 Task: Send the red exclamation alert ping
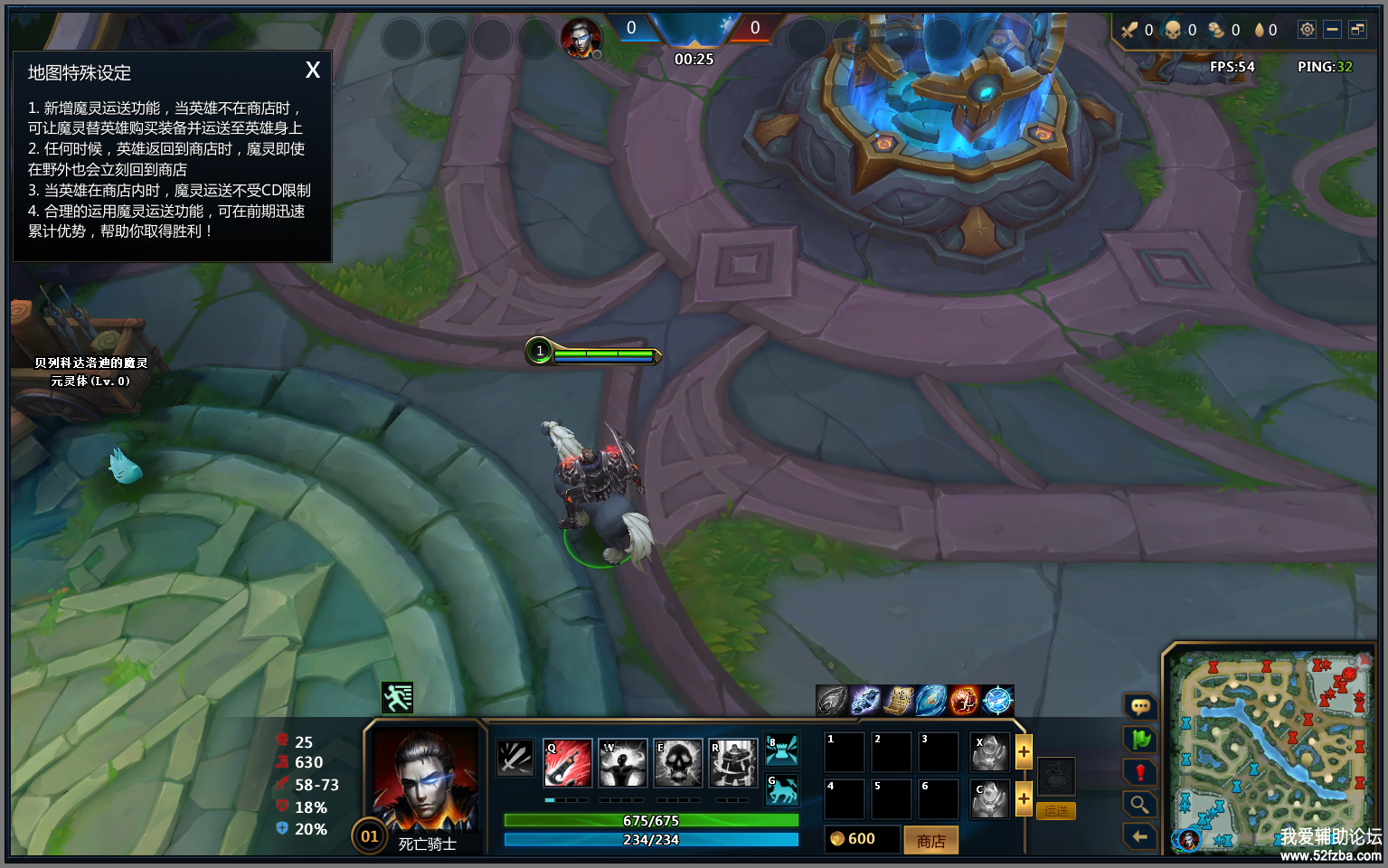(1140, 772)
